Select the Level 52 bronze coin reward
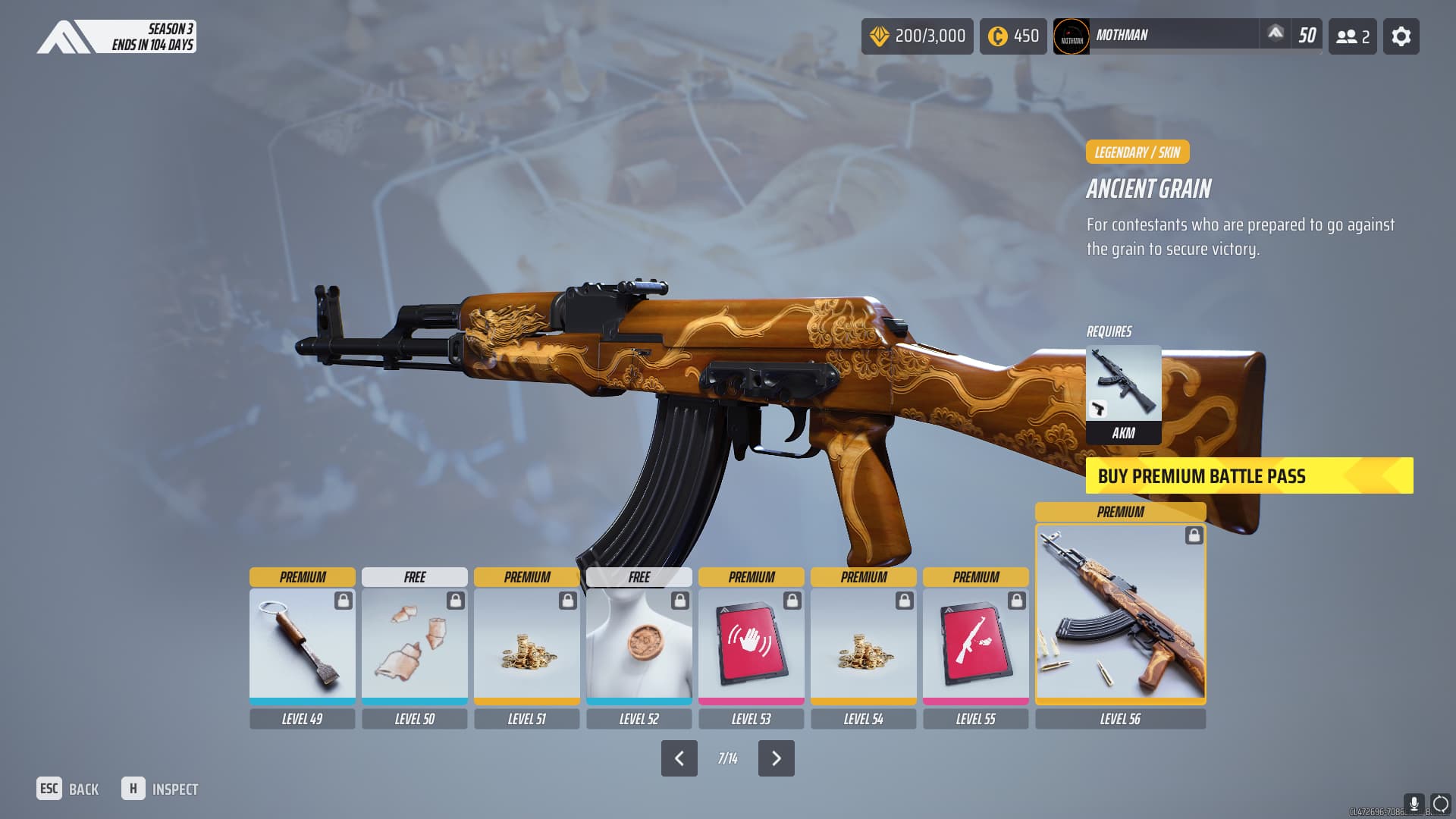 (x=639, y=645)
